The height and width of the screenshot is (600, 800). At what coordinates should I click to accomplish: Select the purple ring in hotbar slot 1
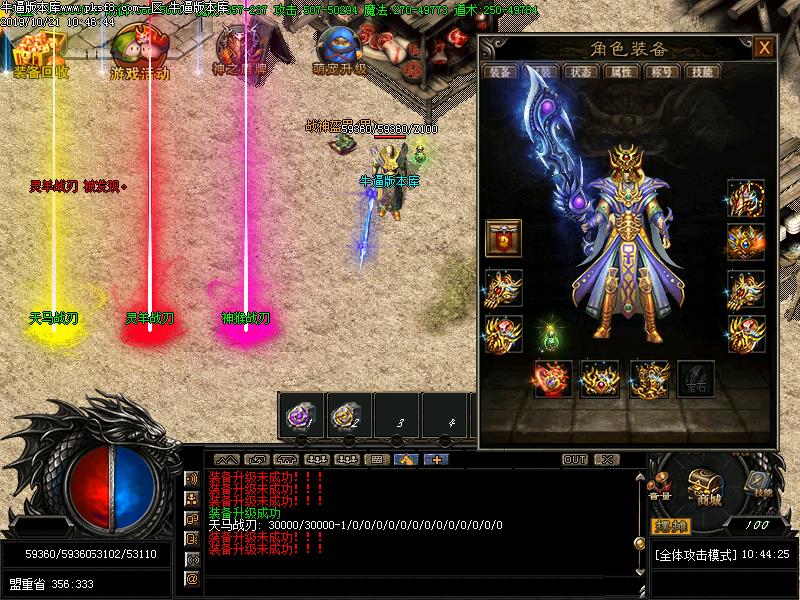(x=300, y=413)
